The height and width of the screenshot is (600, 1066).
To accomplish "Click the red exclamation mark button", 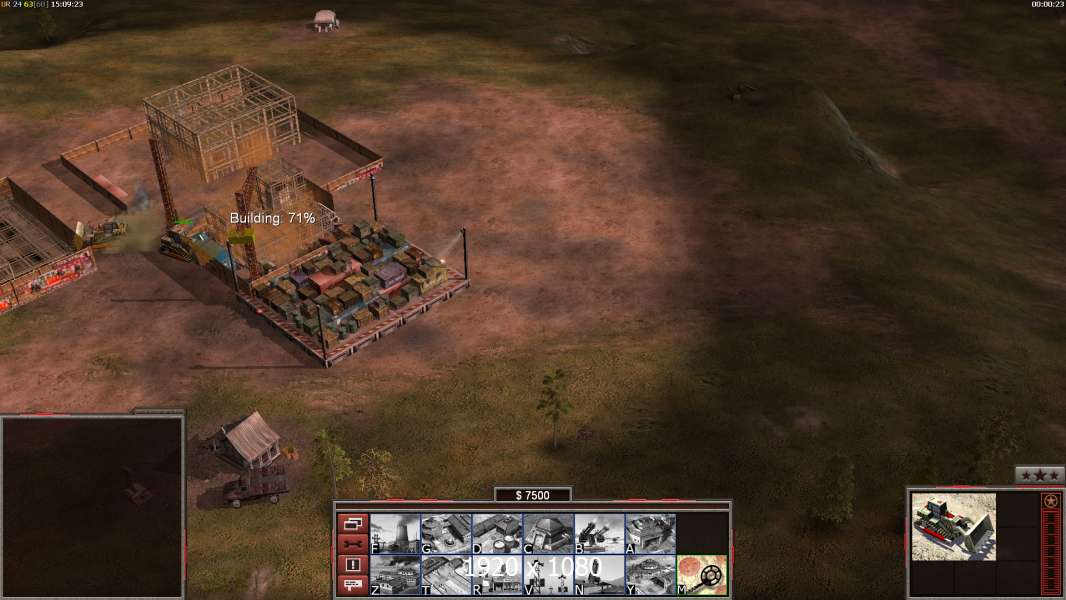I will (352, 565).
